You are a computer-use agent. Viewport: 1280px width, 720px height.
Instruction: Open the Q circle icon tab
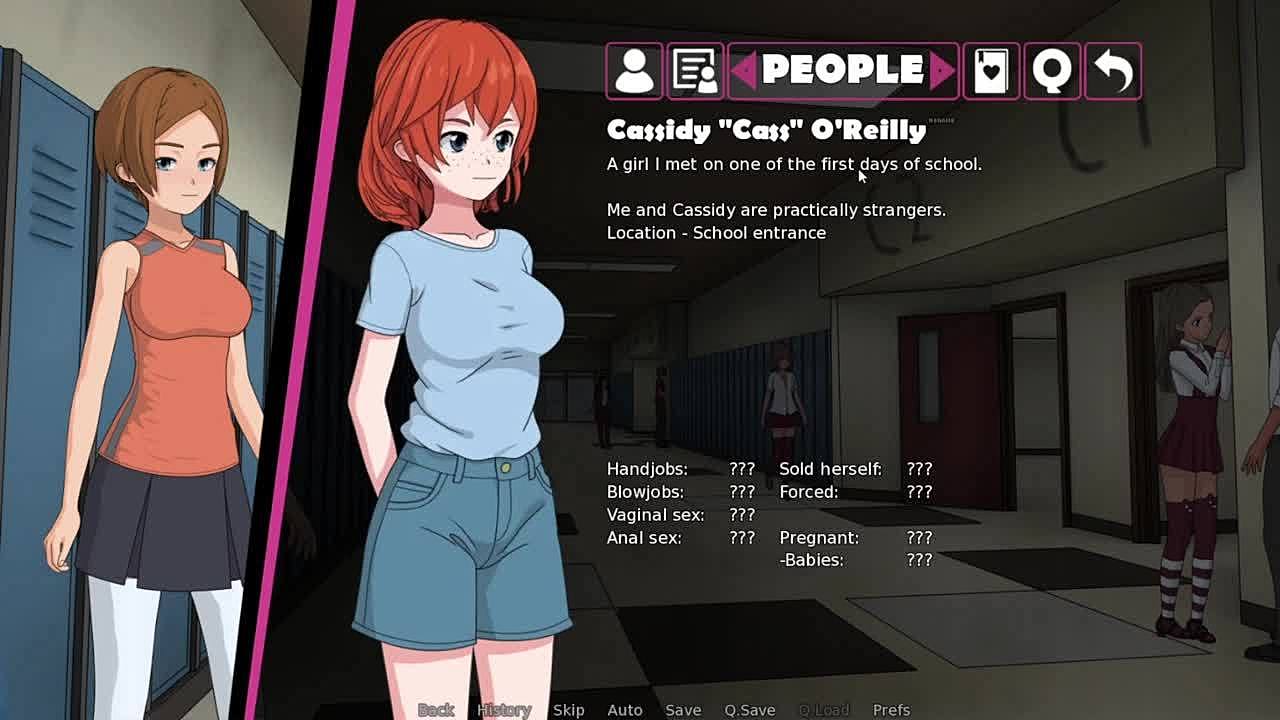1052,71
